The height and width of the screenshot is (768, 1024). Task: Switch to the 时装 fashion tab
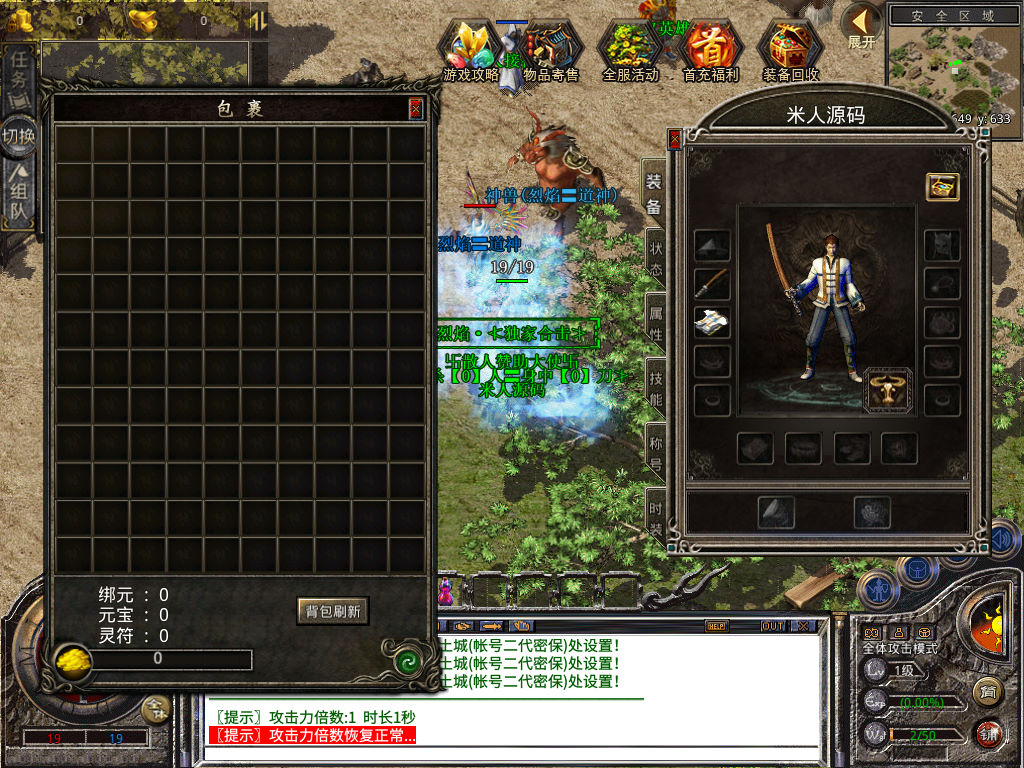coord(655,514)
